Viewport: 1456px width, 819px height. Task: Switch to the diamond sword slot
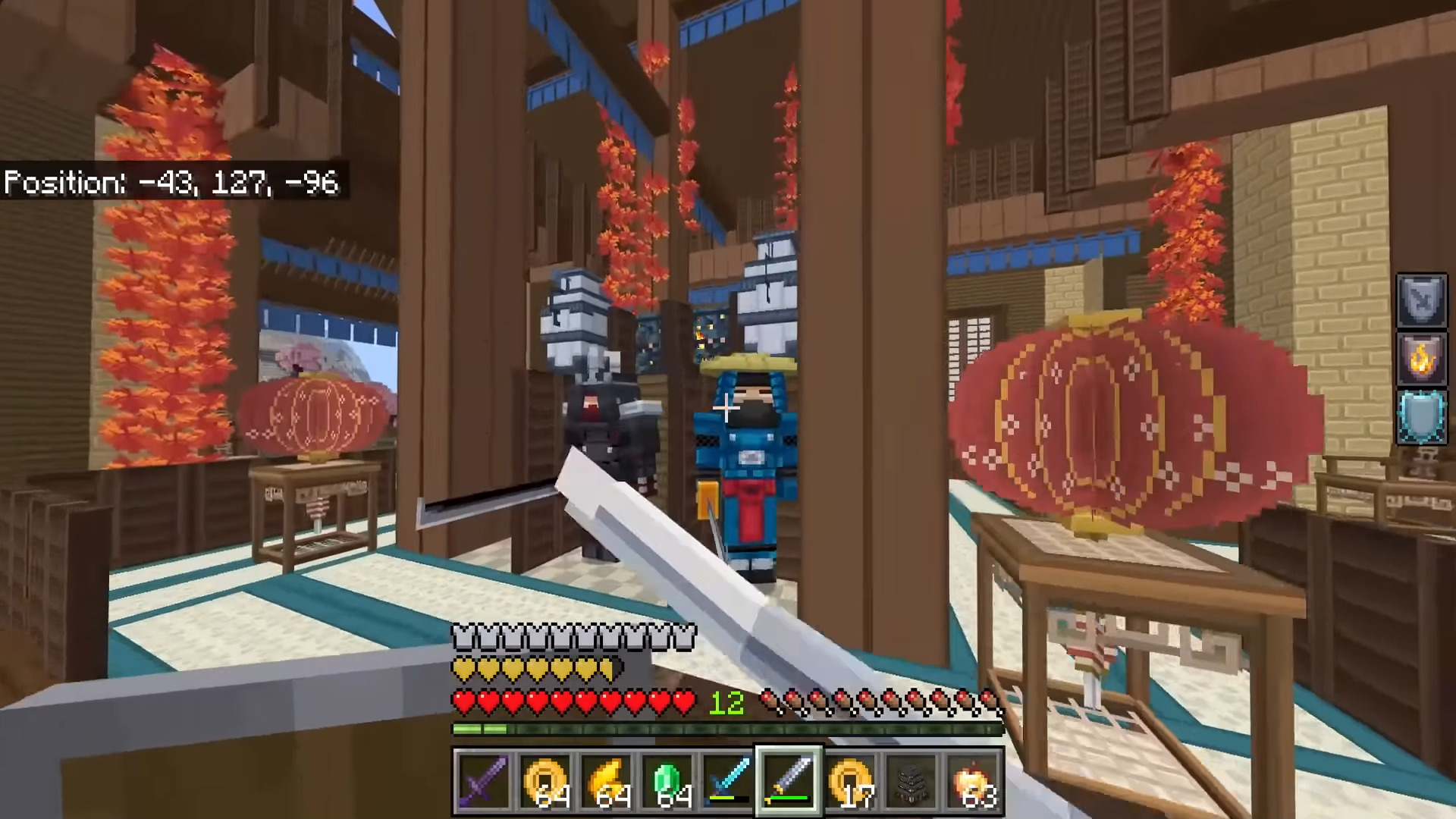tap(729, 781)
